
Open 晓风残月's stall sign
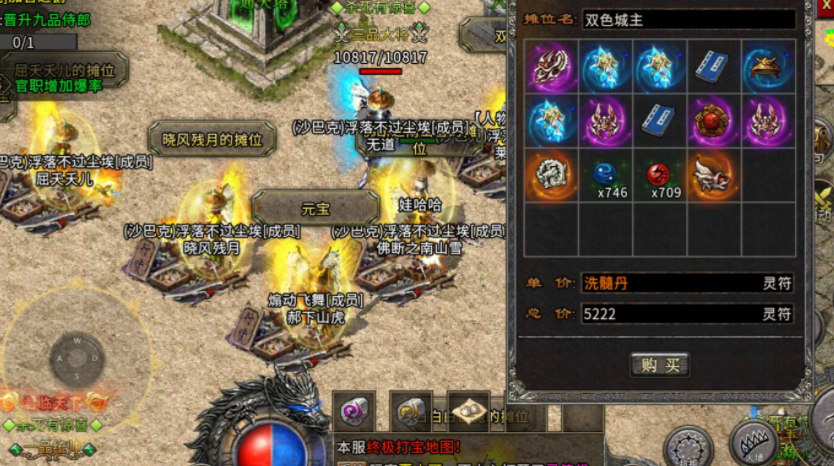pos(211,140)
